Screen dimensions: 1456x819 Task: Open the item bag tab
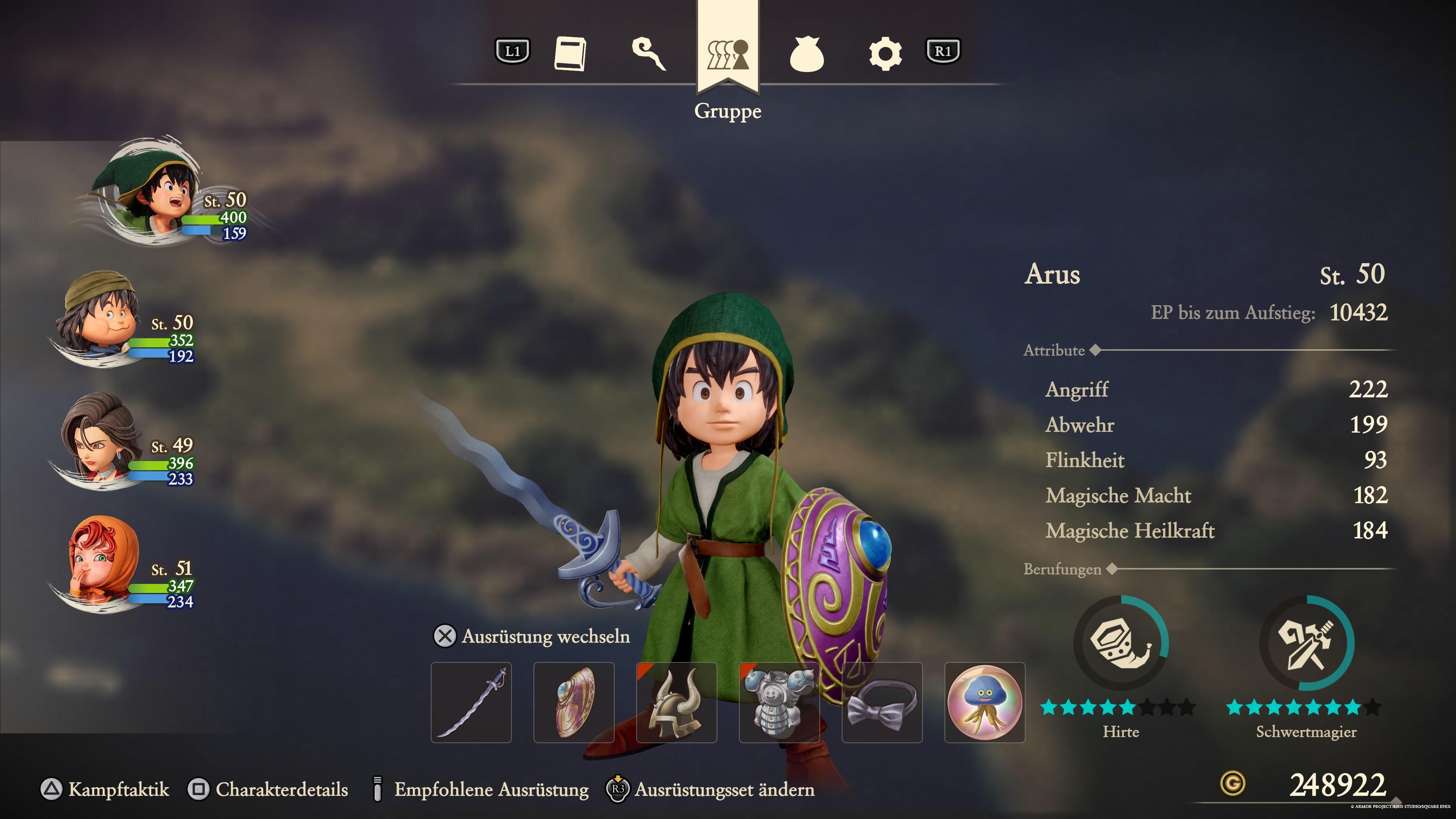click(x=806, y=54)
